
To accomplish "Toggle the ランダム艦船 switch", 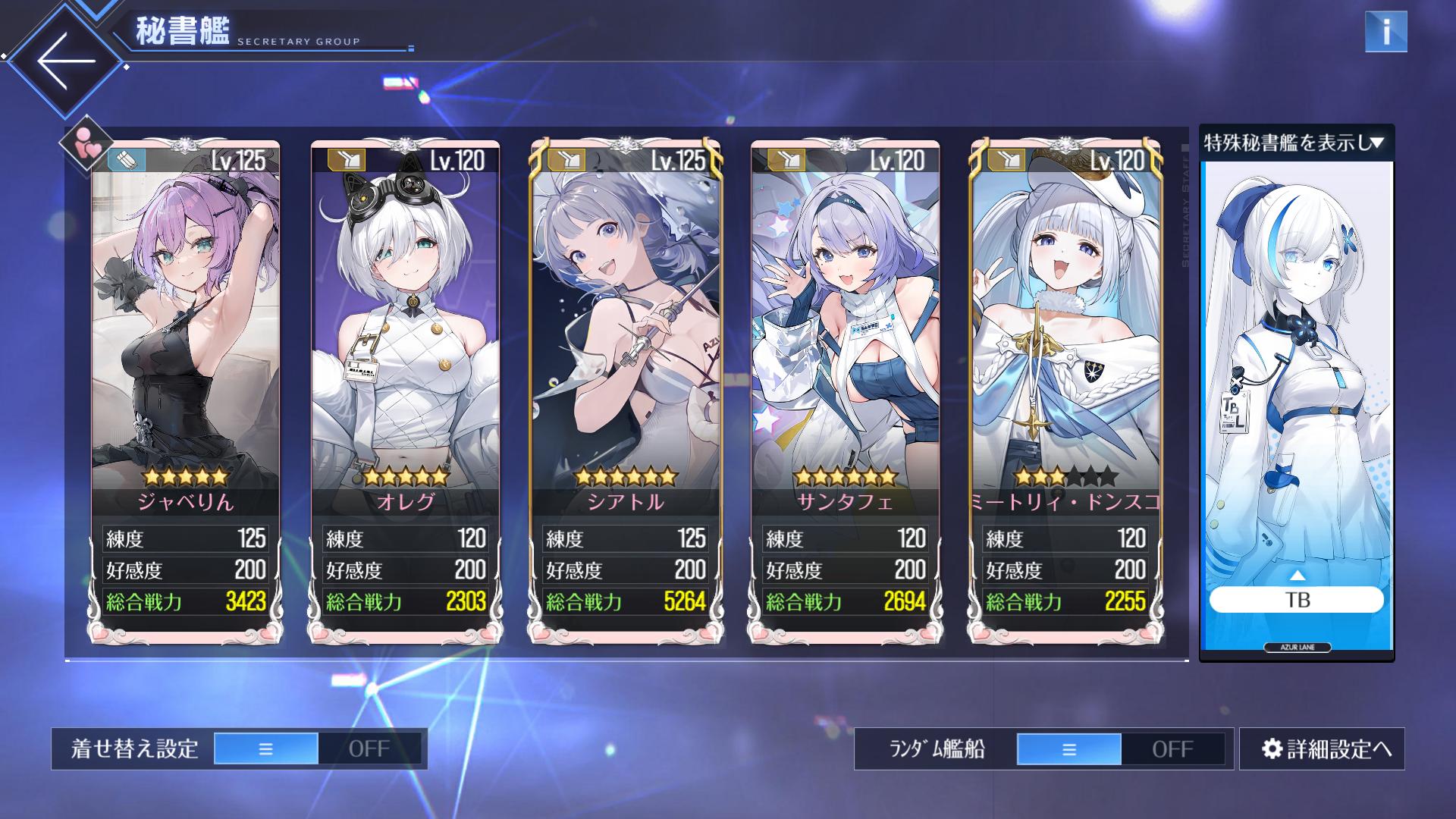I will (1120, 749).
